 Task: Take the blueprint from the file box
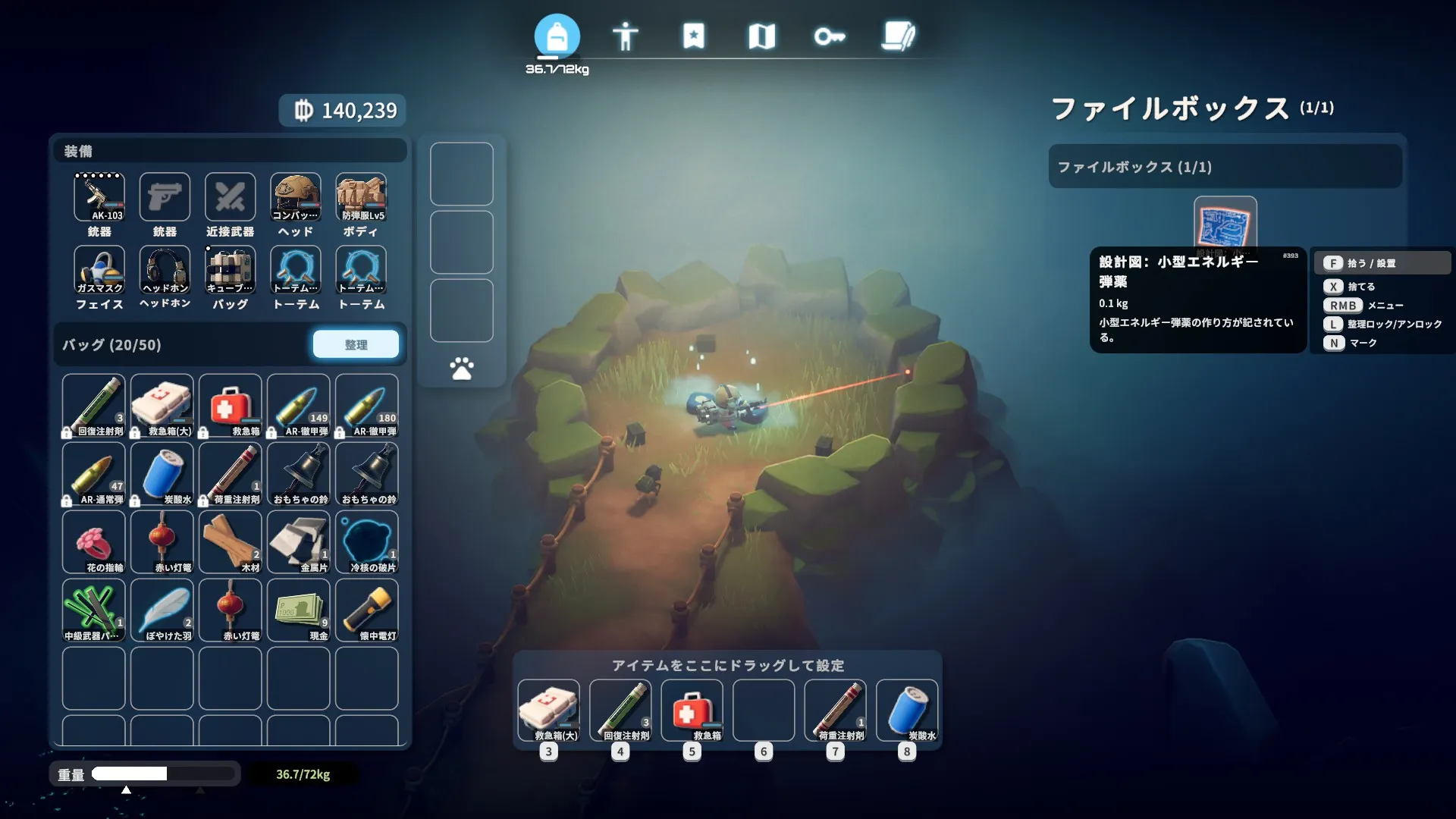click(1225, 225)
